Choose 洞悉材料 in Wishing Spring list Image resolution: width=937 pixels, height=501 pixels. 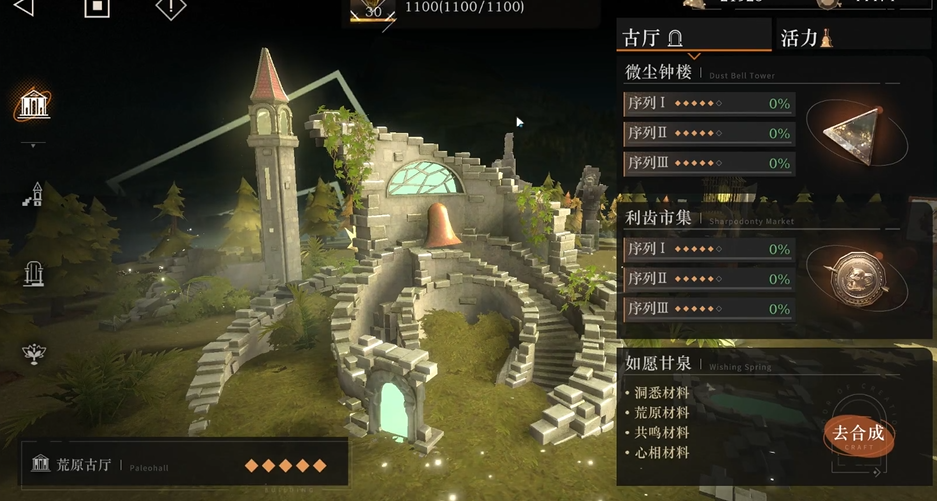click(x=661, y=393)
